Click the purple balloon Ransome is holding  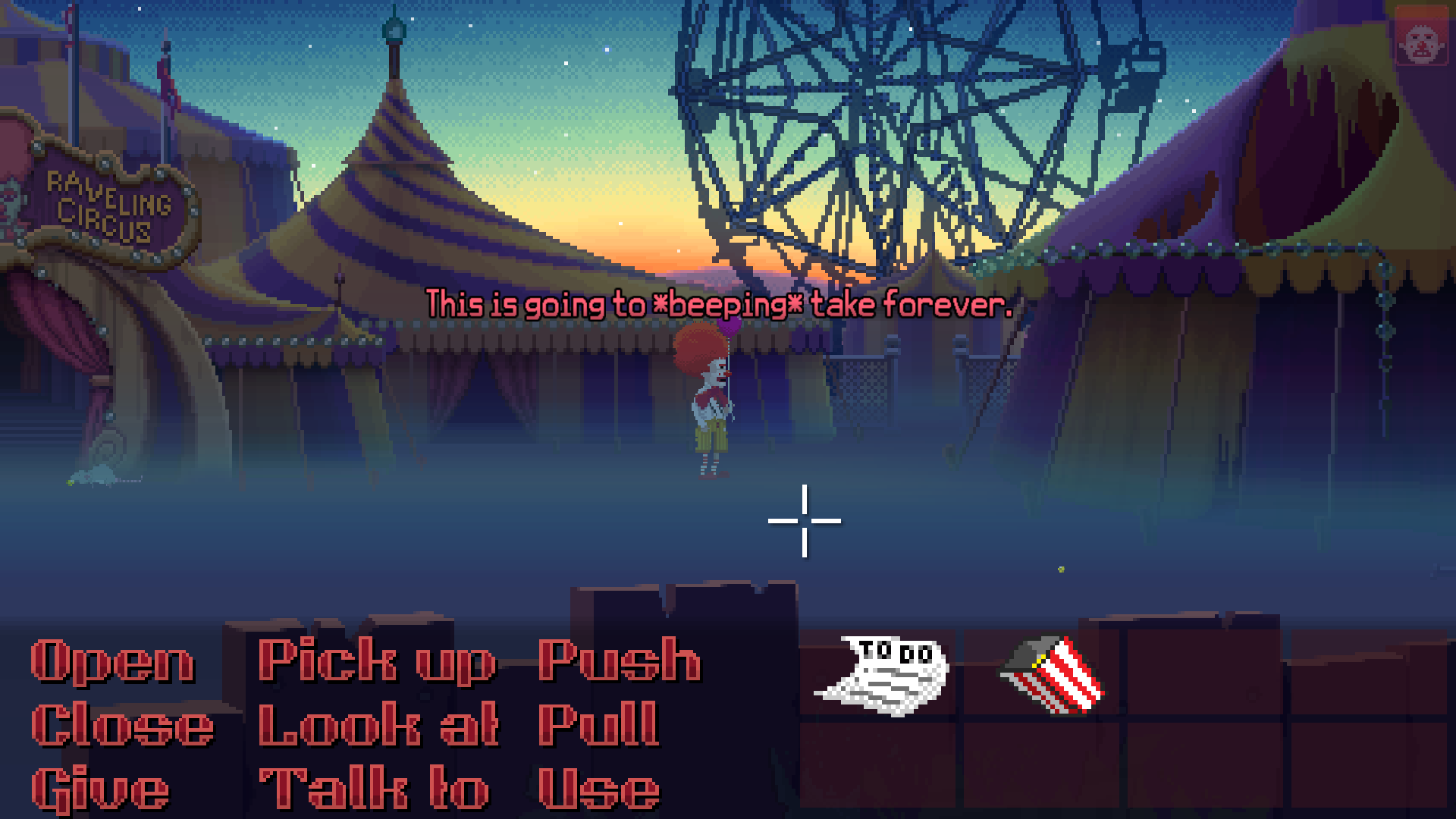pyautogui.click(x=729, y=328)
